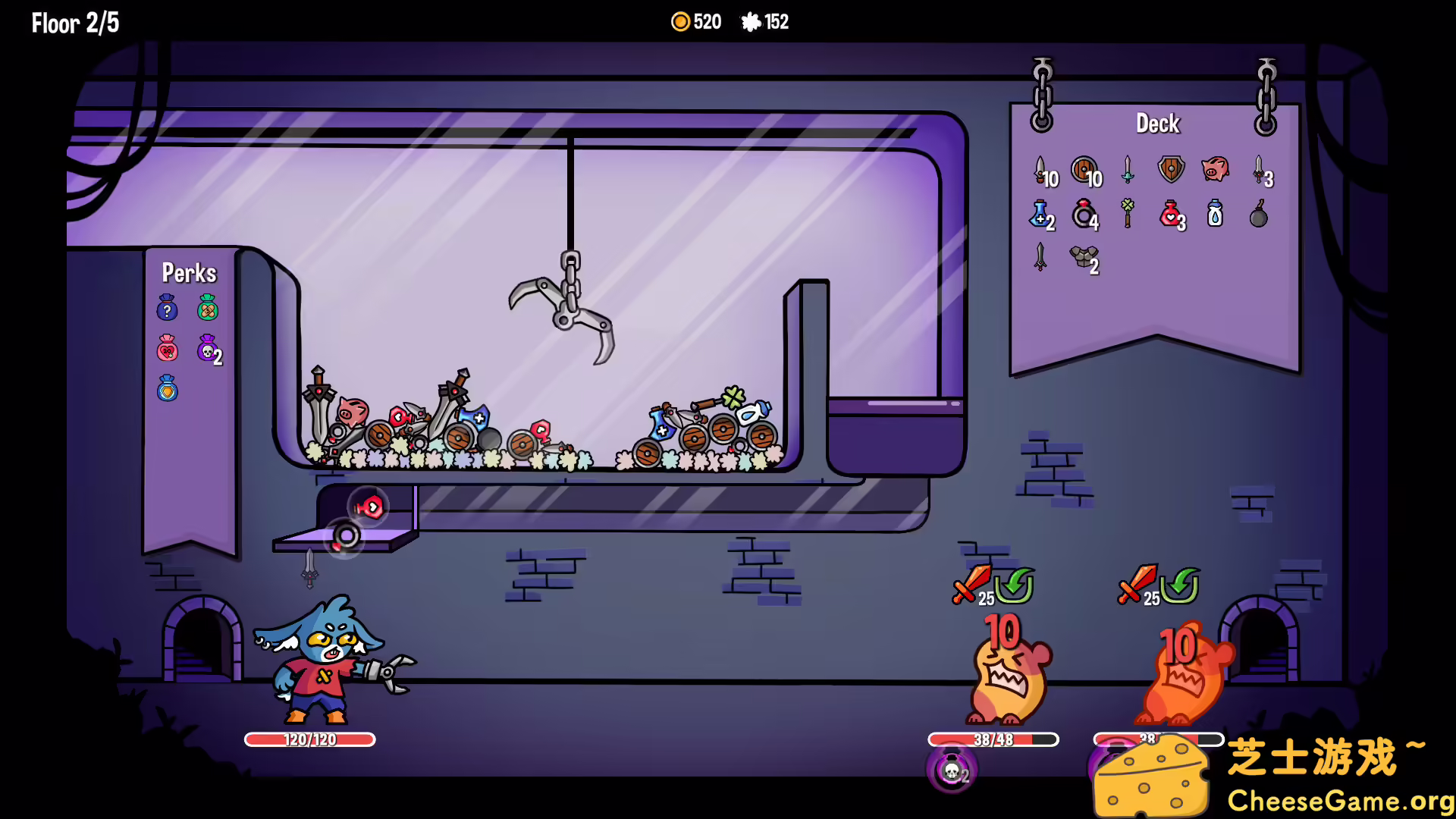Select the four-leaf clover wand card
Screen dimensions: 1456x819
[1128, 215]
